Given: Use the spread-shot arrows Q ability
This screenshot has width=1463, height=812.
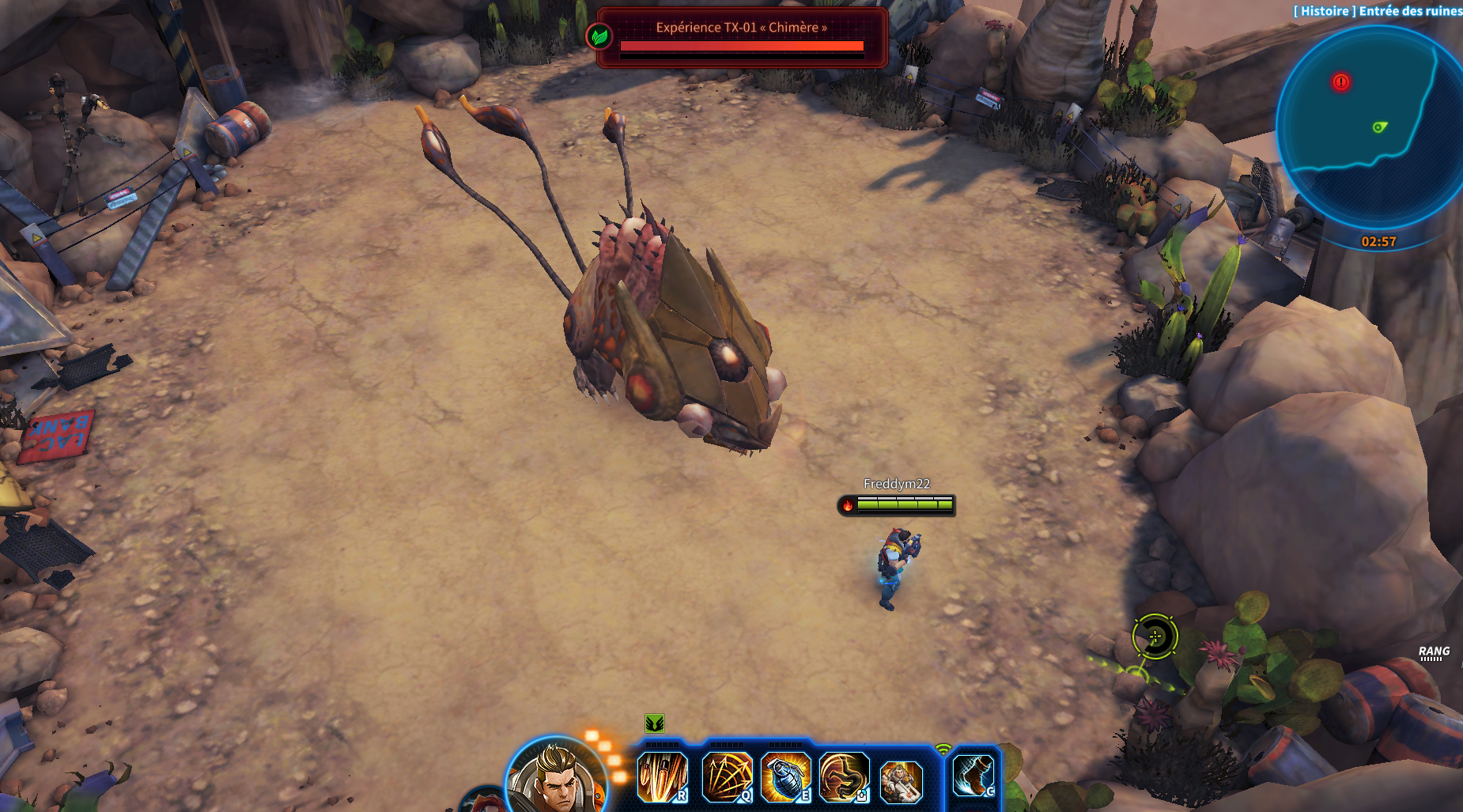Looking at the screenshot, I should [x=727, y=776].
